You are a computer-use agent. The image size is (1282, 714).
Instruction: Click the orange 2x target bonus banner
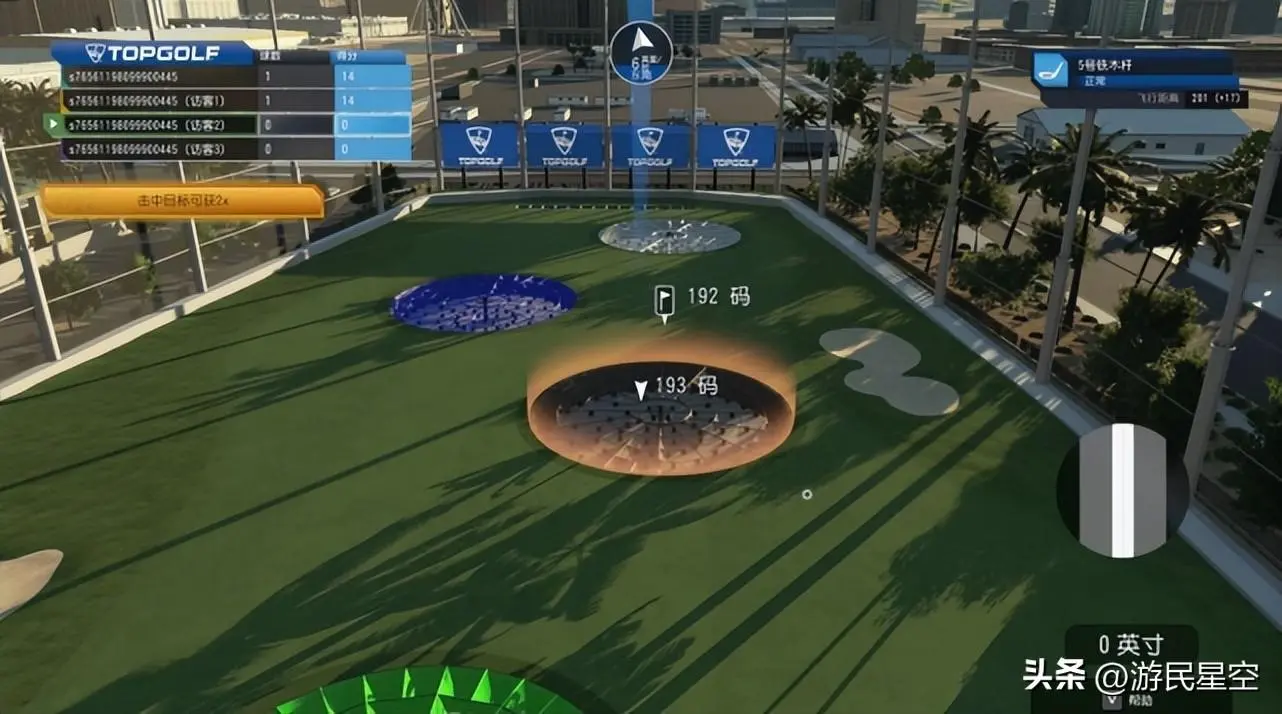point(183,201)
